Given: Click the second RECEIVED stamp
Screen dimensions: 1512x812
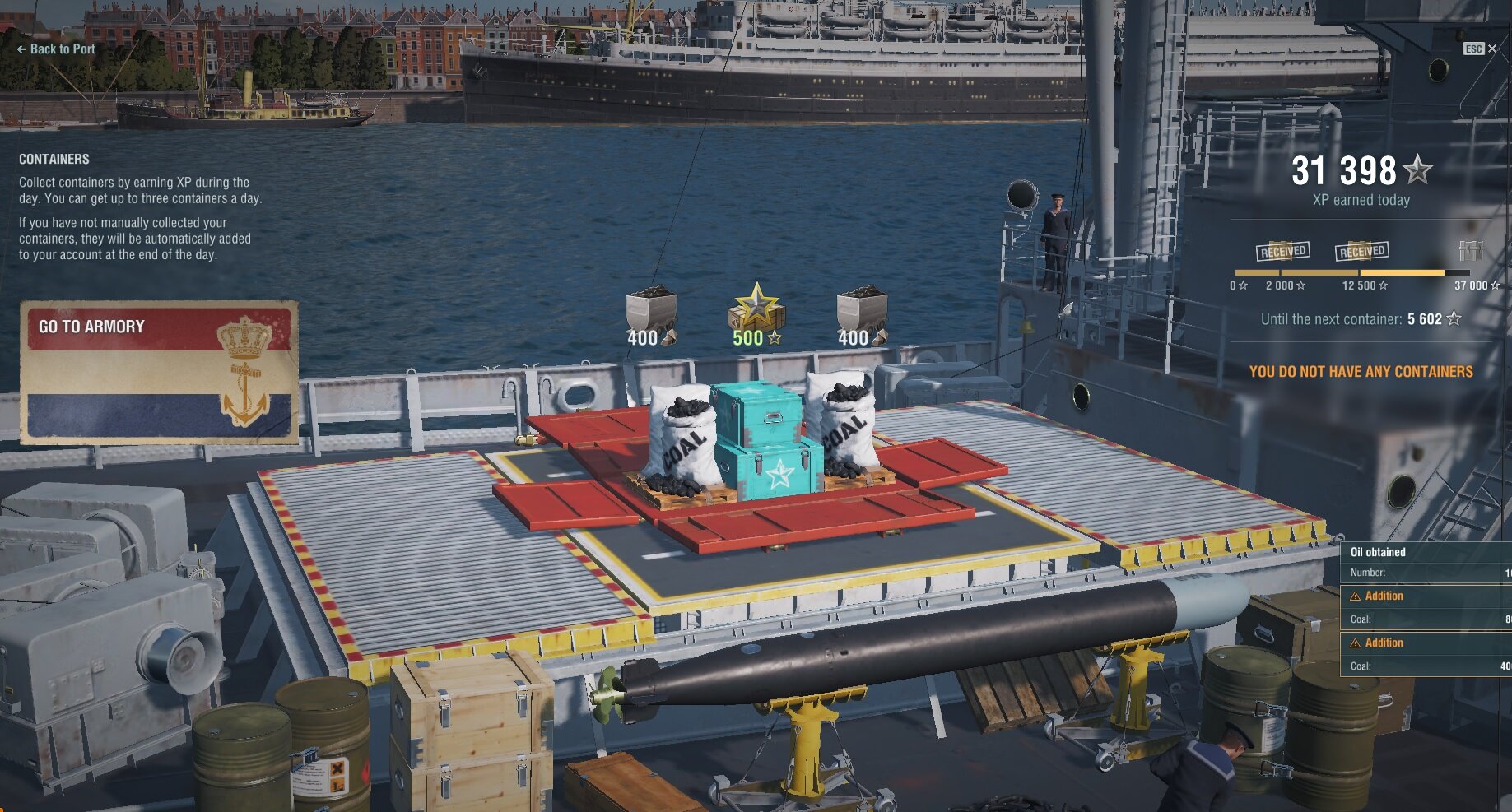Looking at the screenshot, I should pos(1361,251).
